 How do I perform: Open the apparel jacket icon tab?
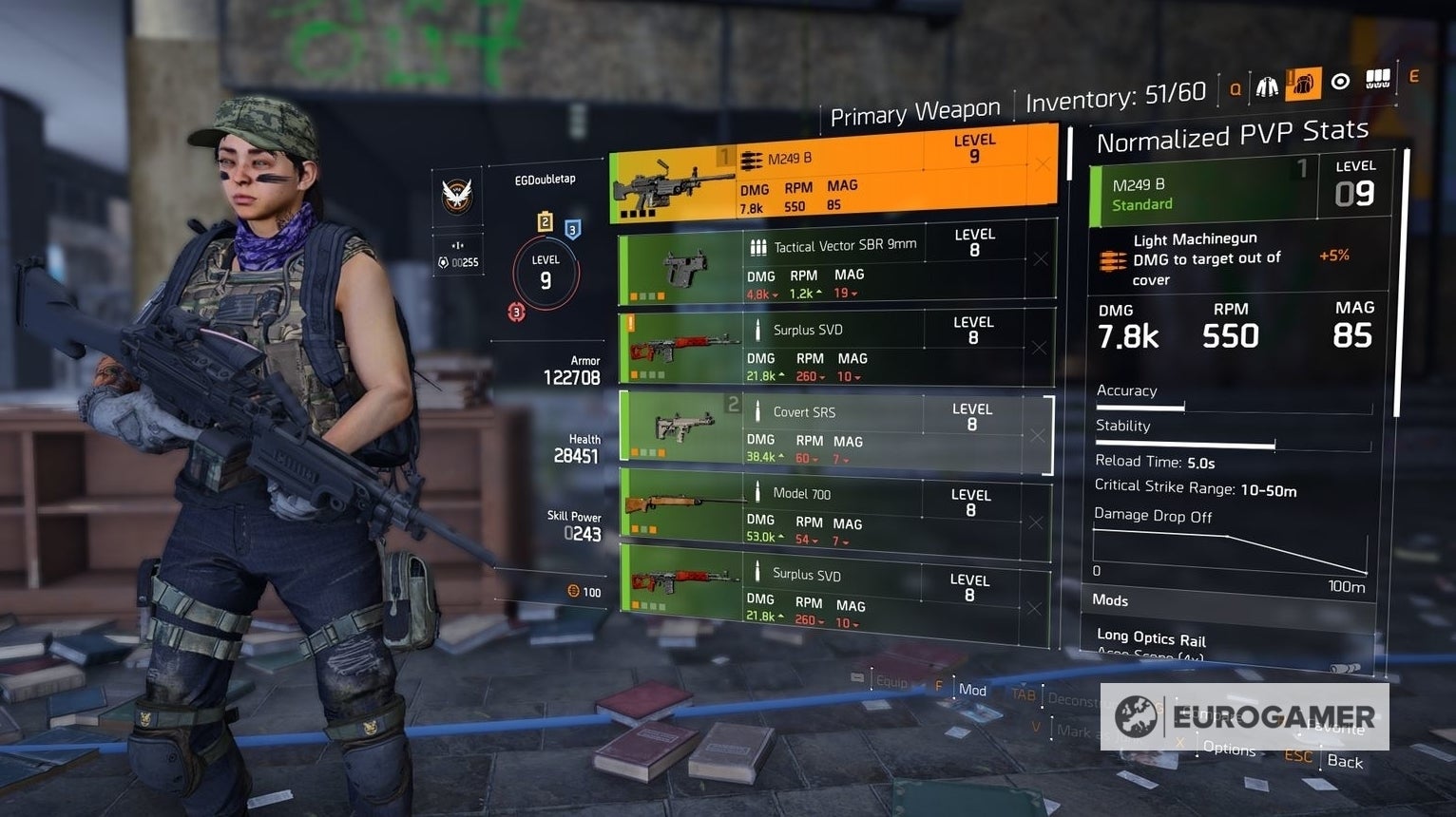[x=1266, y=85]
